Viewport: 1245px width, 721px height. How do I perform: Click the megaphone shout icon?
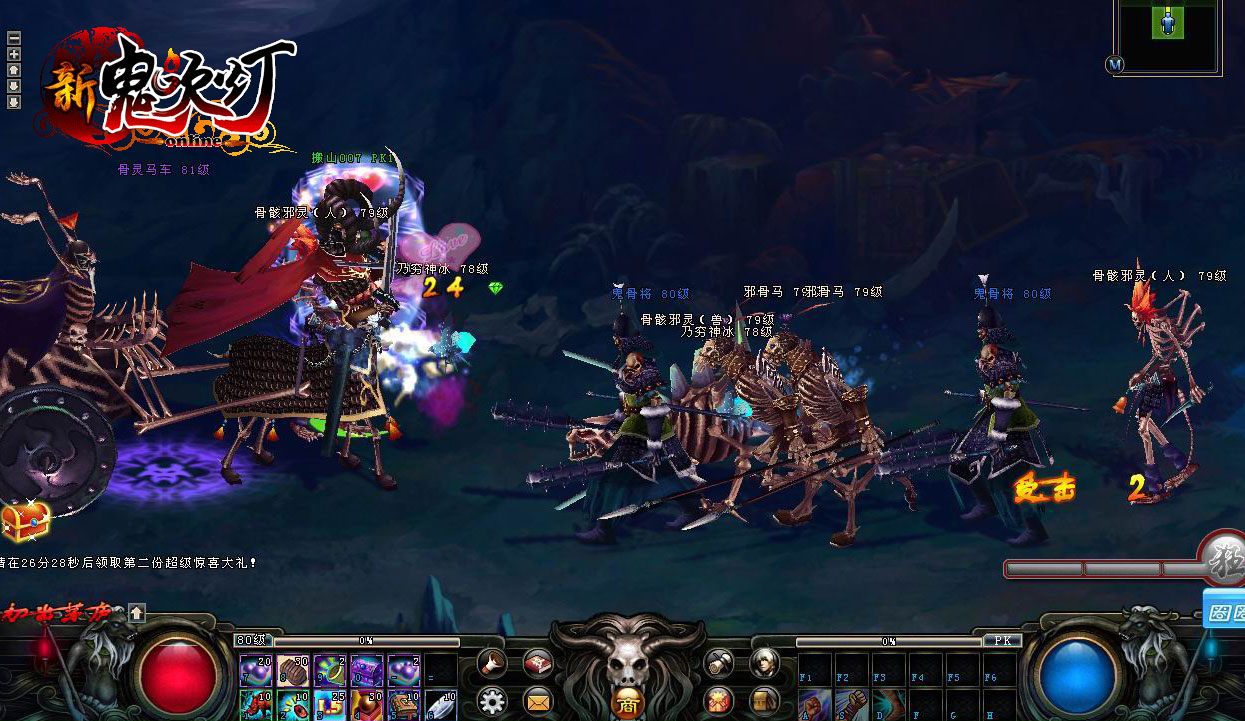pyautogui.click(x=490, y=661)
